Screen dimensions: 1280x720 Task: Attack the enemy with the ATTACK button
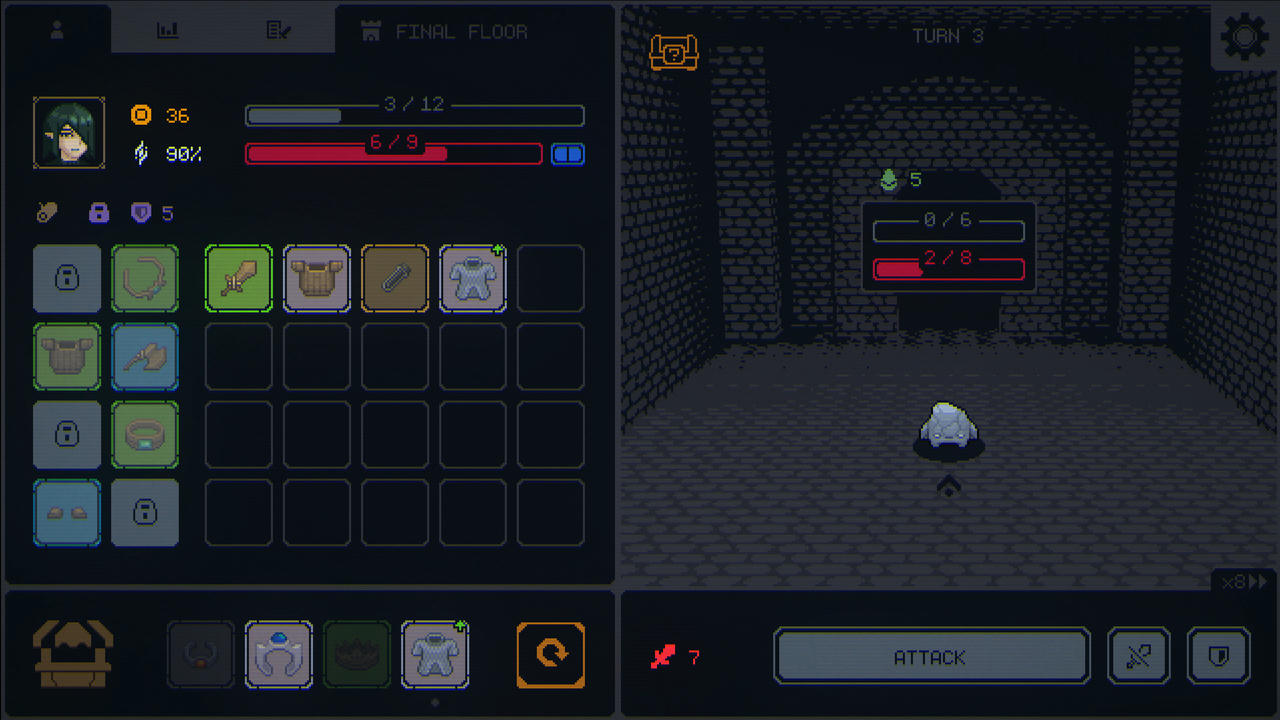(x=931, y=657)
